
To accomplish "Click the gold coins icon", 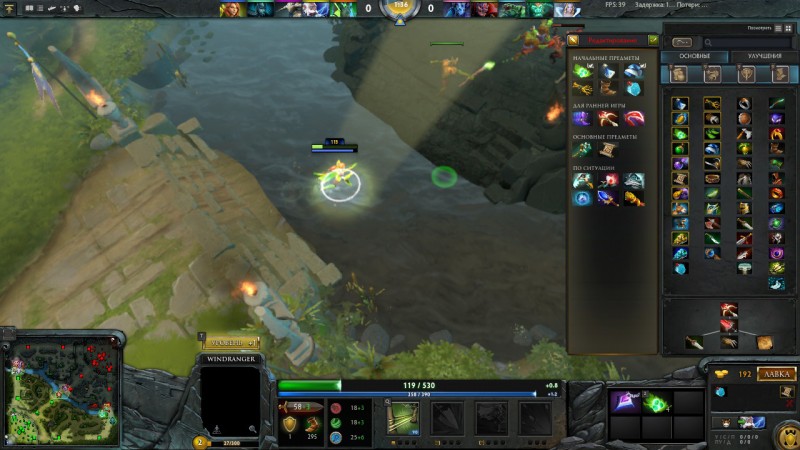I will click(x=720, y=374).
